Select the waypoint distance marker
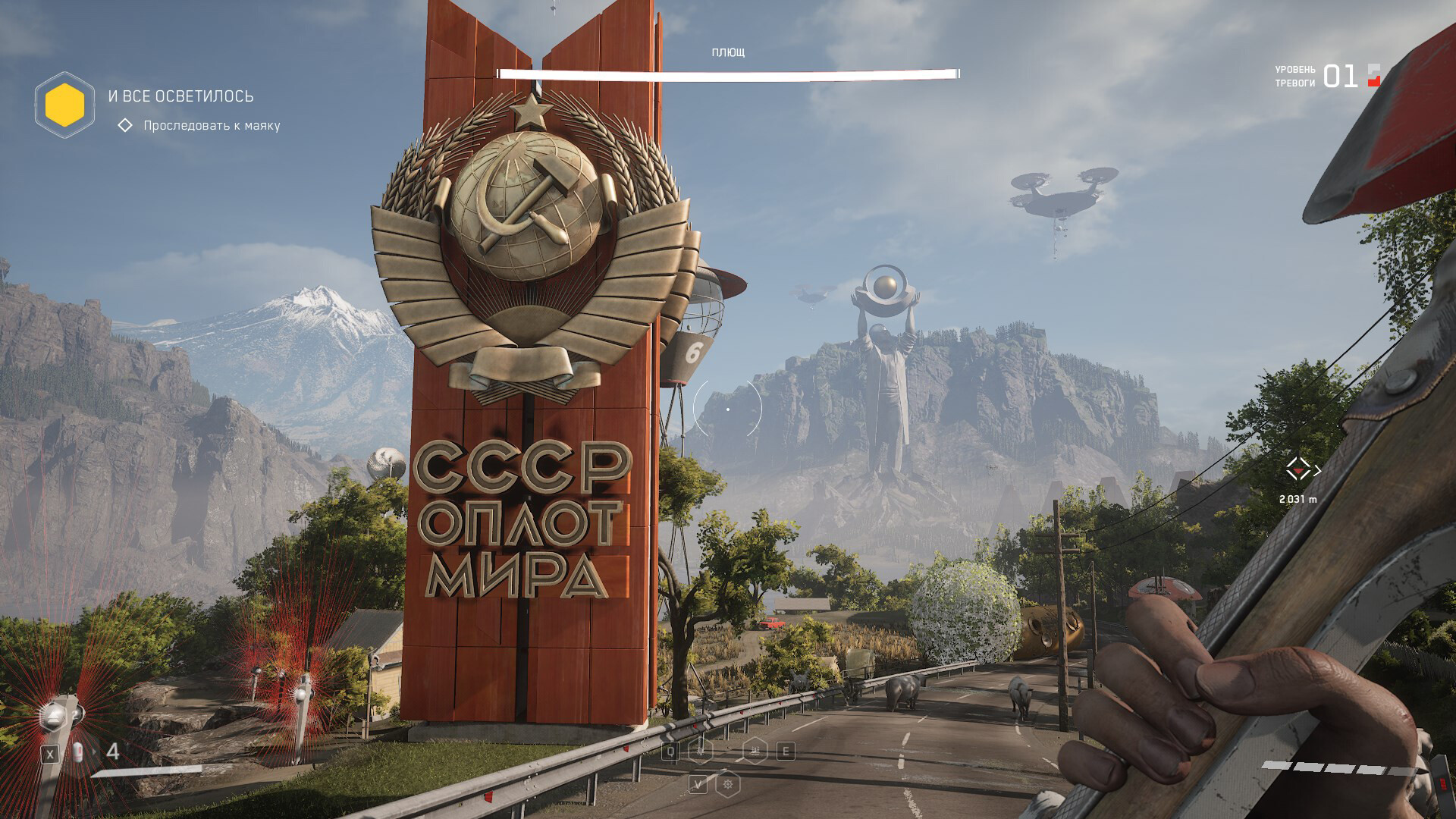Screen dimensions: 1456x819 pos(1298,470)
